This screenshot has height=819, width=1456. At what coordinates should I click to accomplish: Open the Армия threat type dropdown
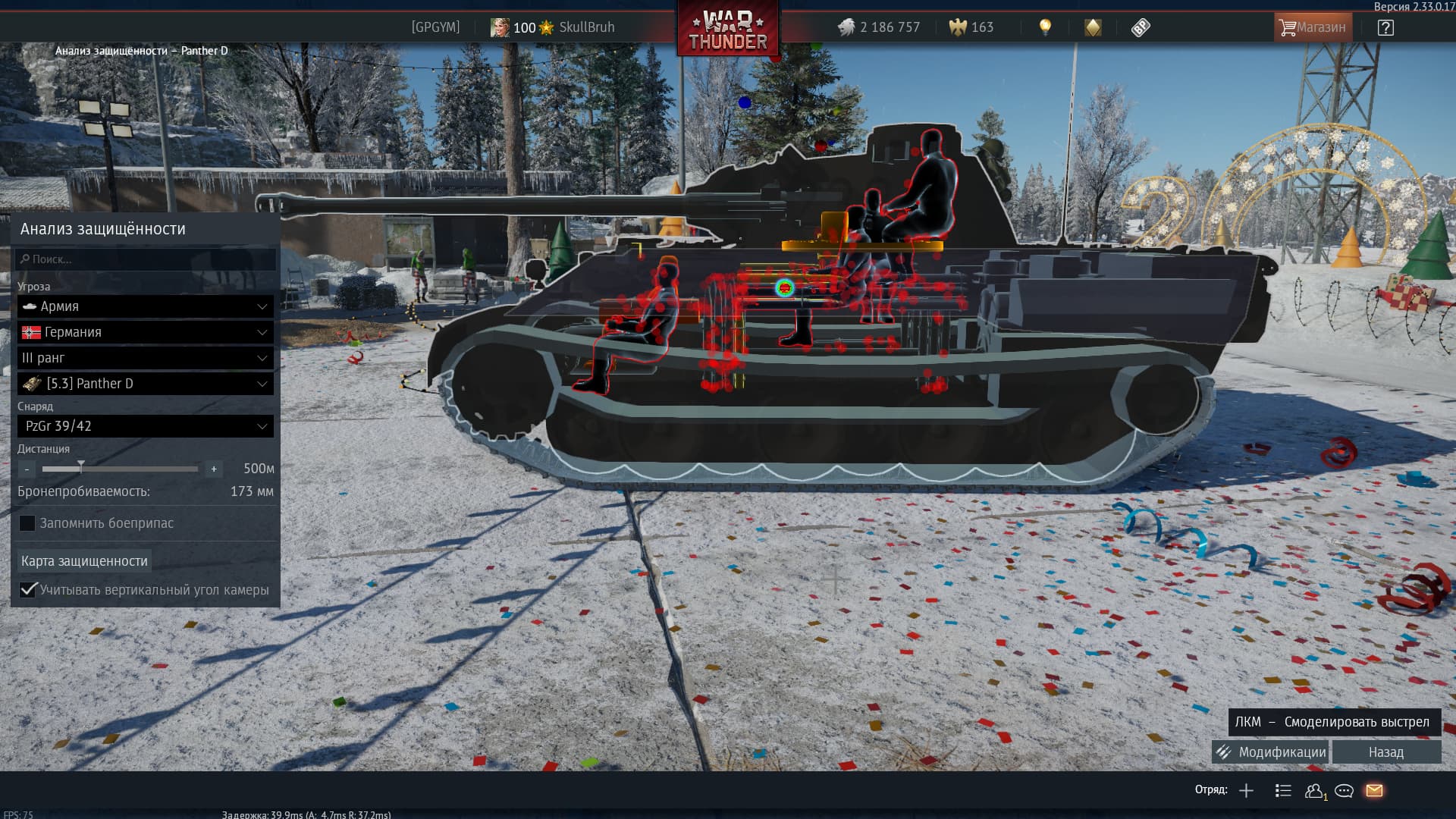point(146,306)
